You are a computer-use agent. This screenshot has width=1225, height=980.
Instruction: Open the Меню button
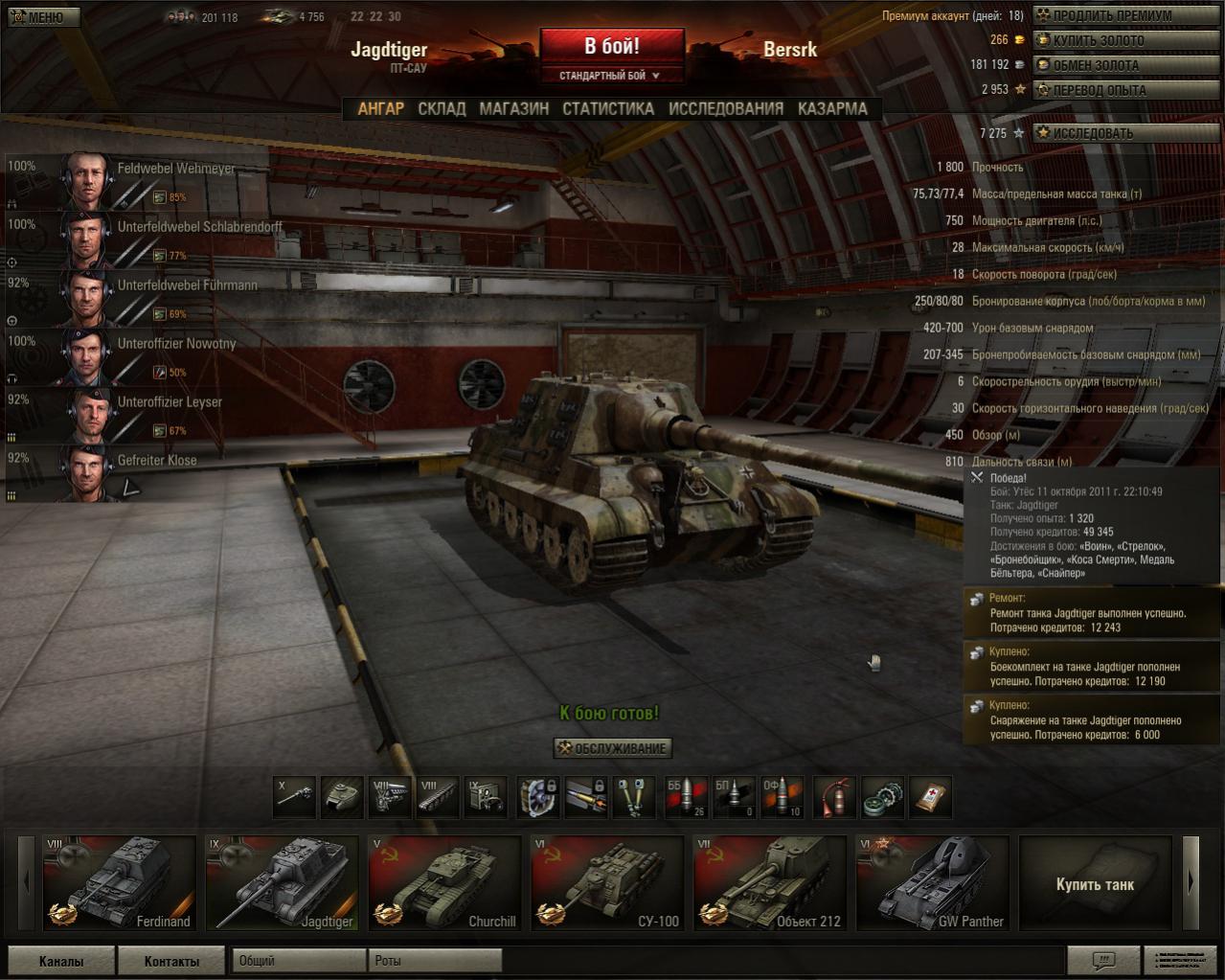click(42, 17)
